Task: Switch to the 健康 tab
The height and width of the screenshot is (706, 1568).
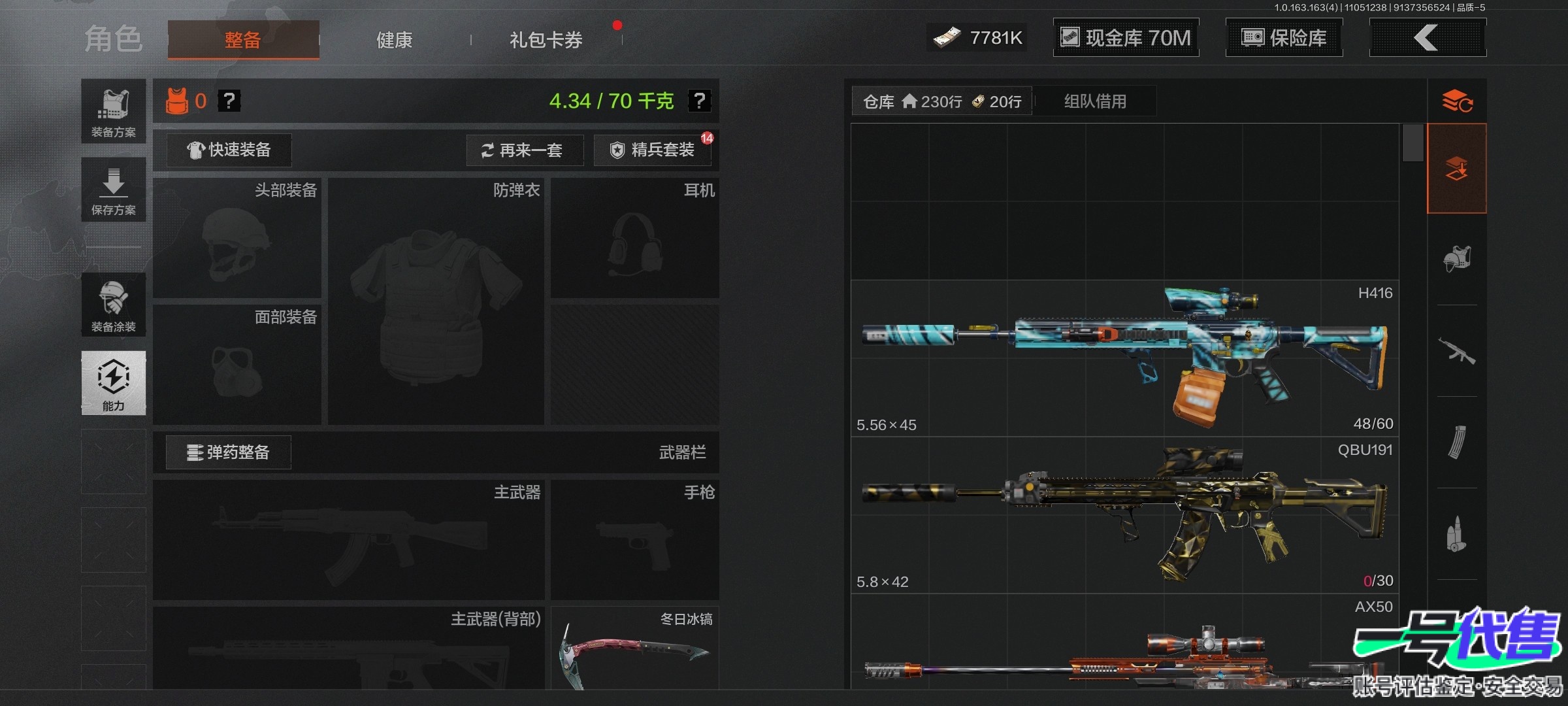Action: [x=394, y=40]
